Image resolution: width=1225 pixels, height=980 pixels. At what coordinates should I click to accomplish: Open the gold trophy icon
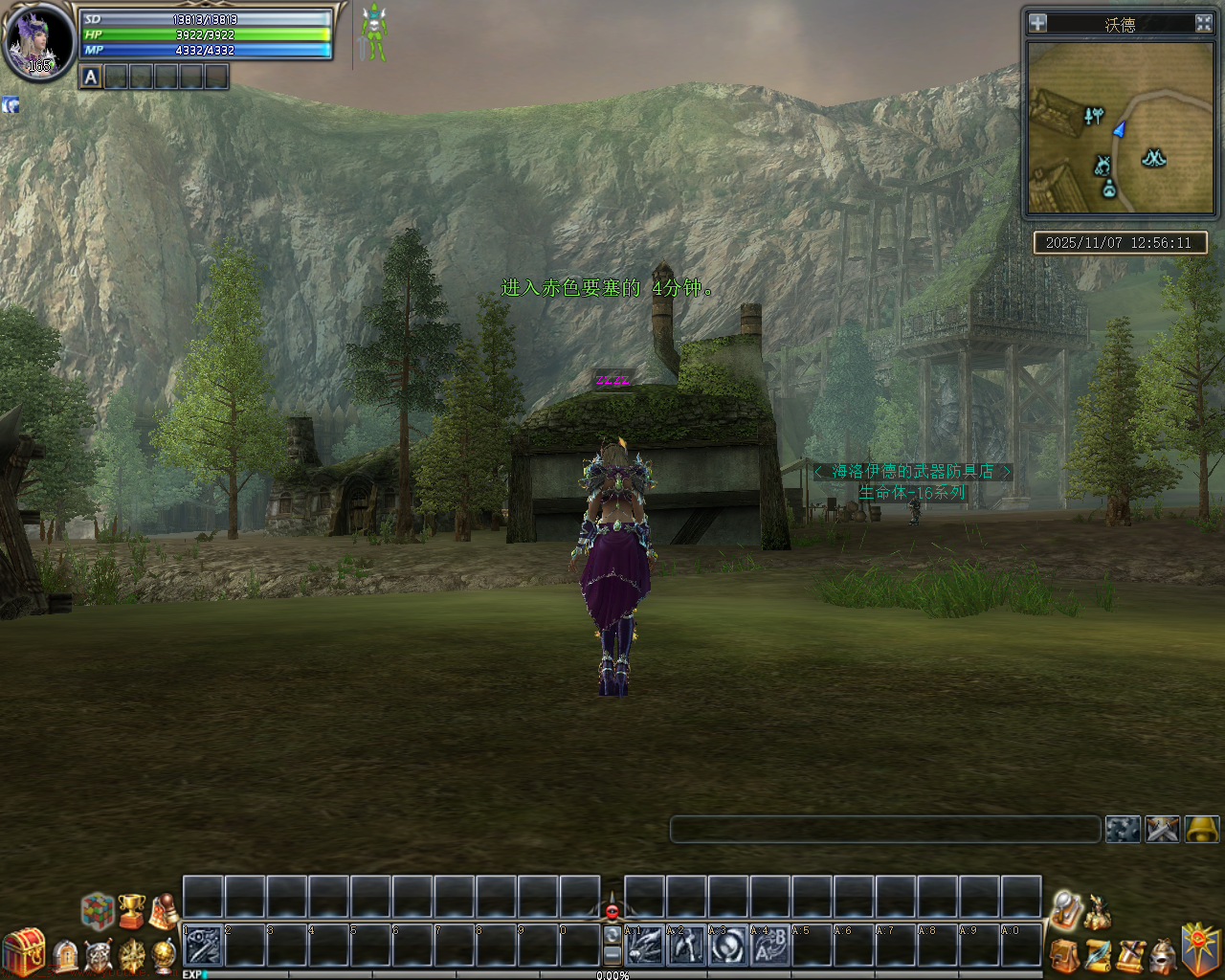coord(131,911)
